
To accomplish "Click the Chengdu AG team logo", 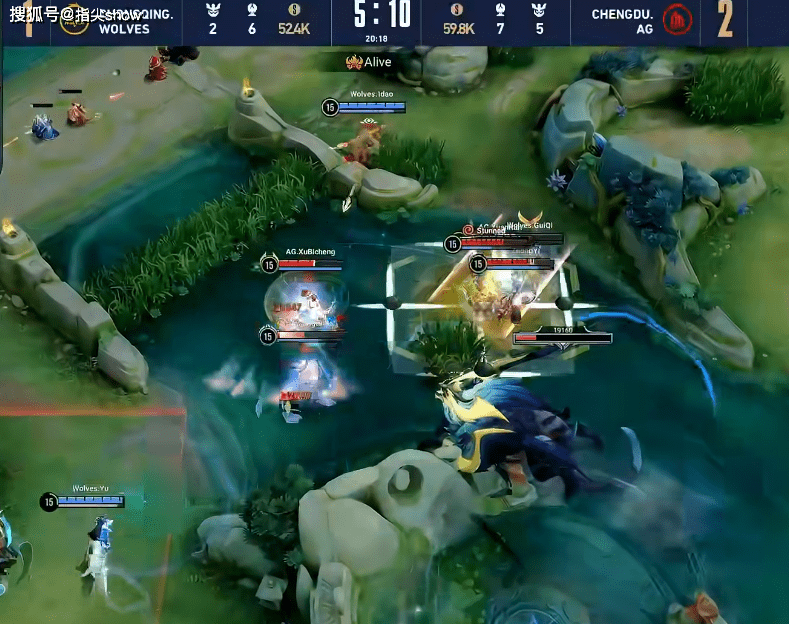I will coord(678,20).
